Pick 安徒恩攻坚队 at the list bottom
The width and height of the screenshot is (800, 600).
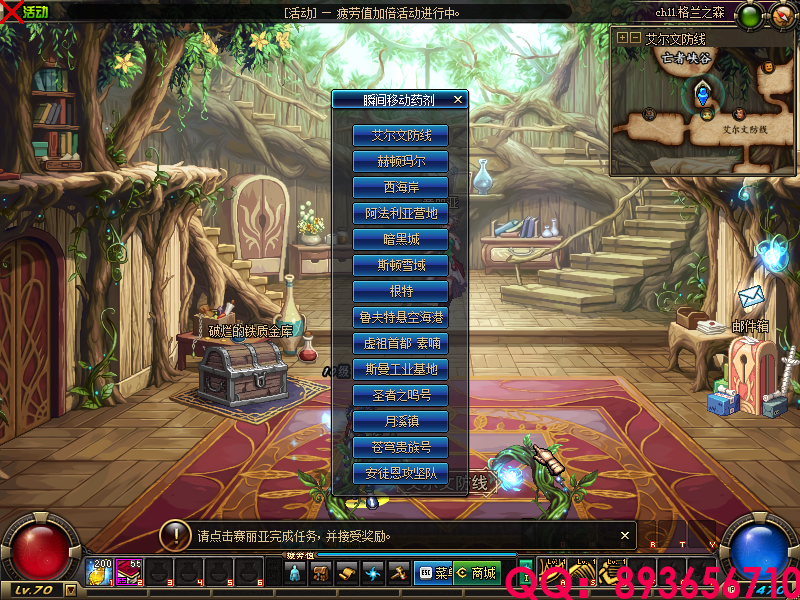coord(400,473)
